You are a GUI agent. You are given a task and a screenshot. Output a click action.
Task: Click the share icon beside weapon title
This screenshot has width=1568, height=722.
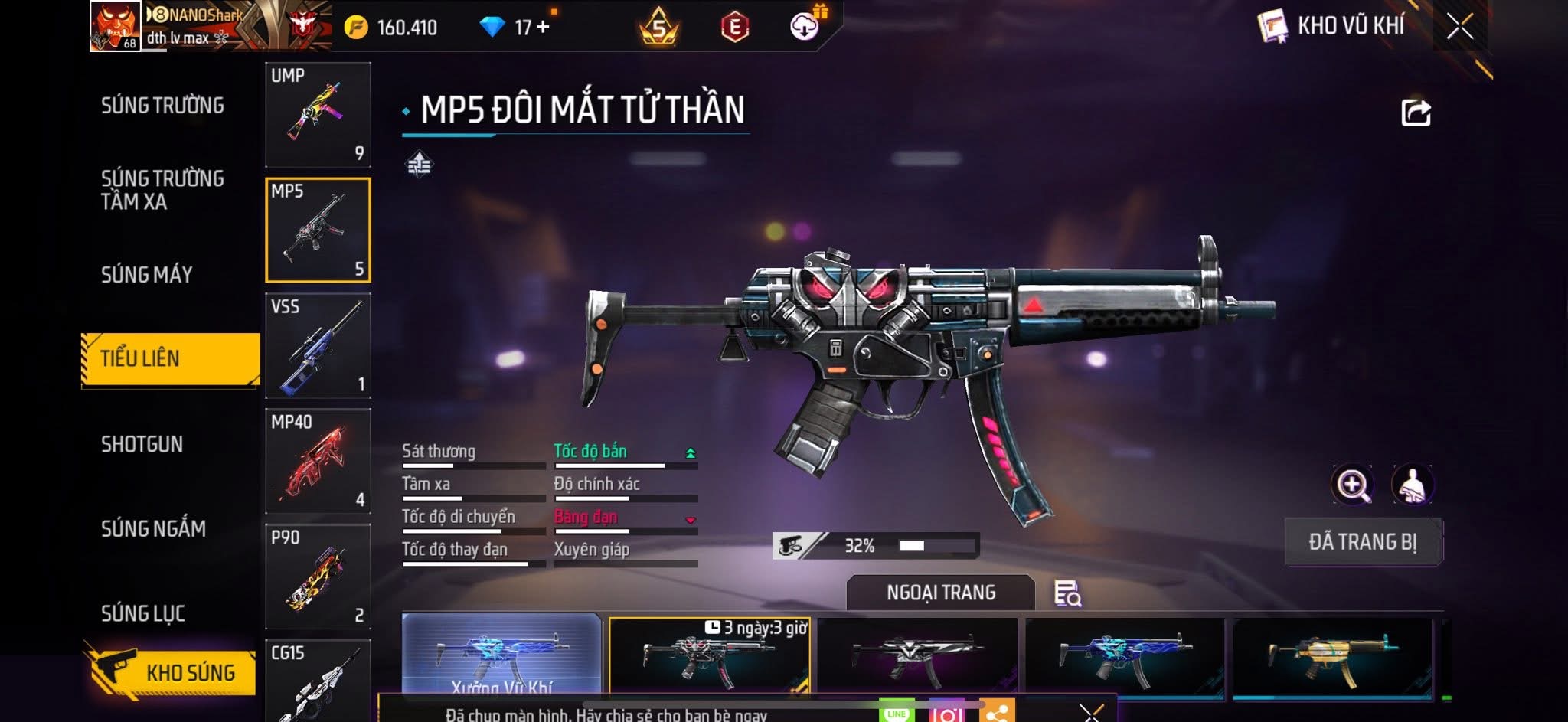click(1416, 113)
